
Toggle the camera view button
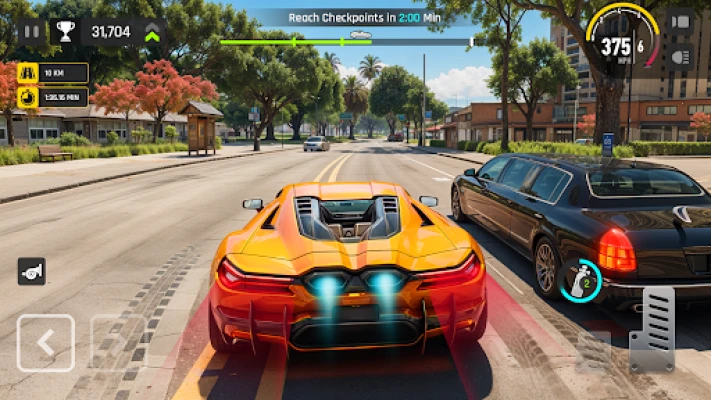(x=679, y=23)
